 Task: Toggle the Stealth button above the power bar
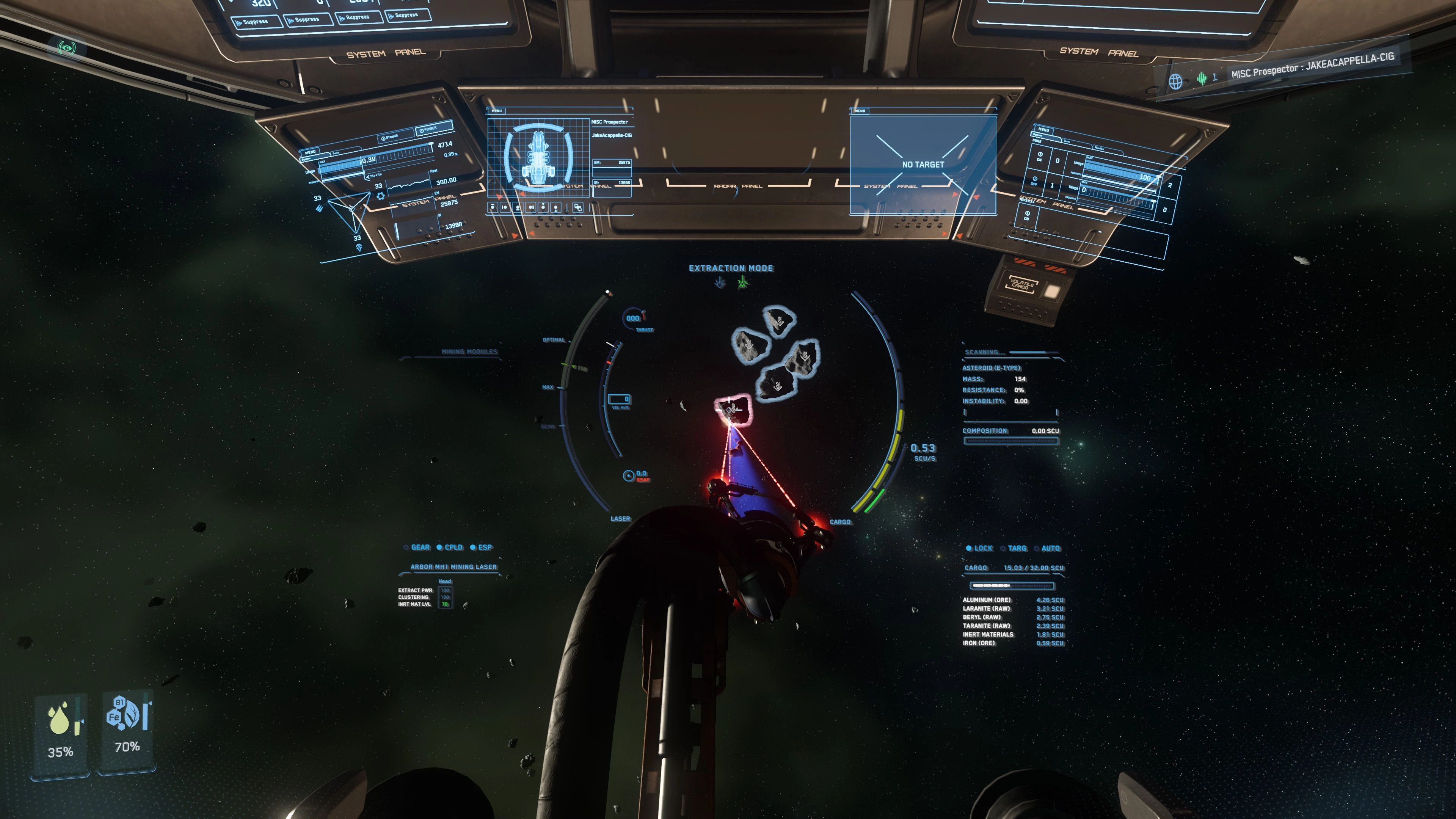tap(390, 137)
